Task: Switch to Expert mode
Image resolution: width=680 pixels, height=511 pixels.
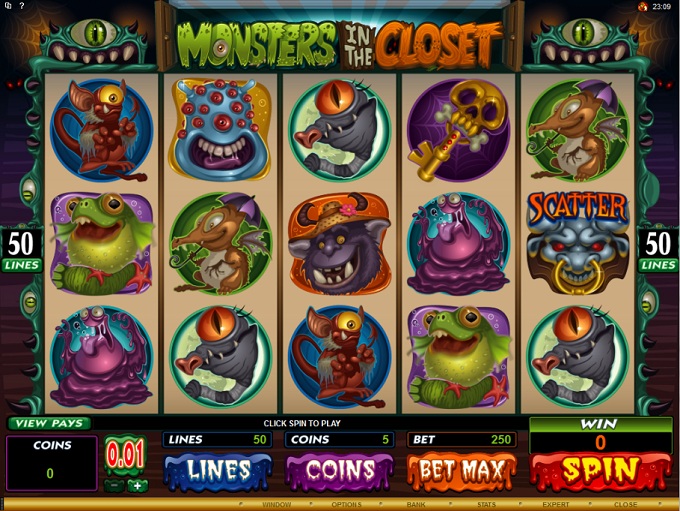Action: (x=555, y=505)
